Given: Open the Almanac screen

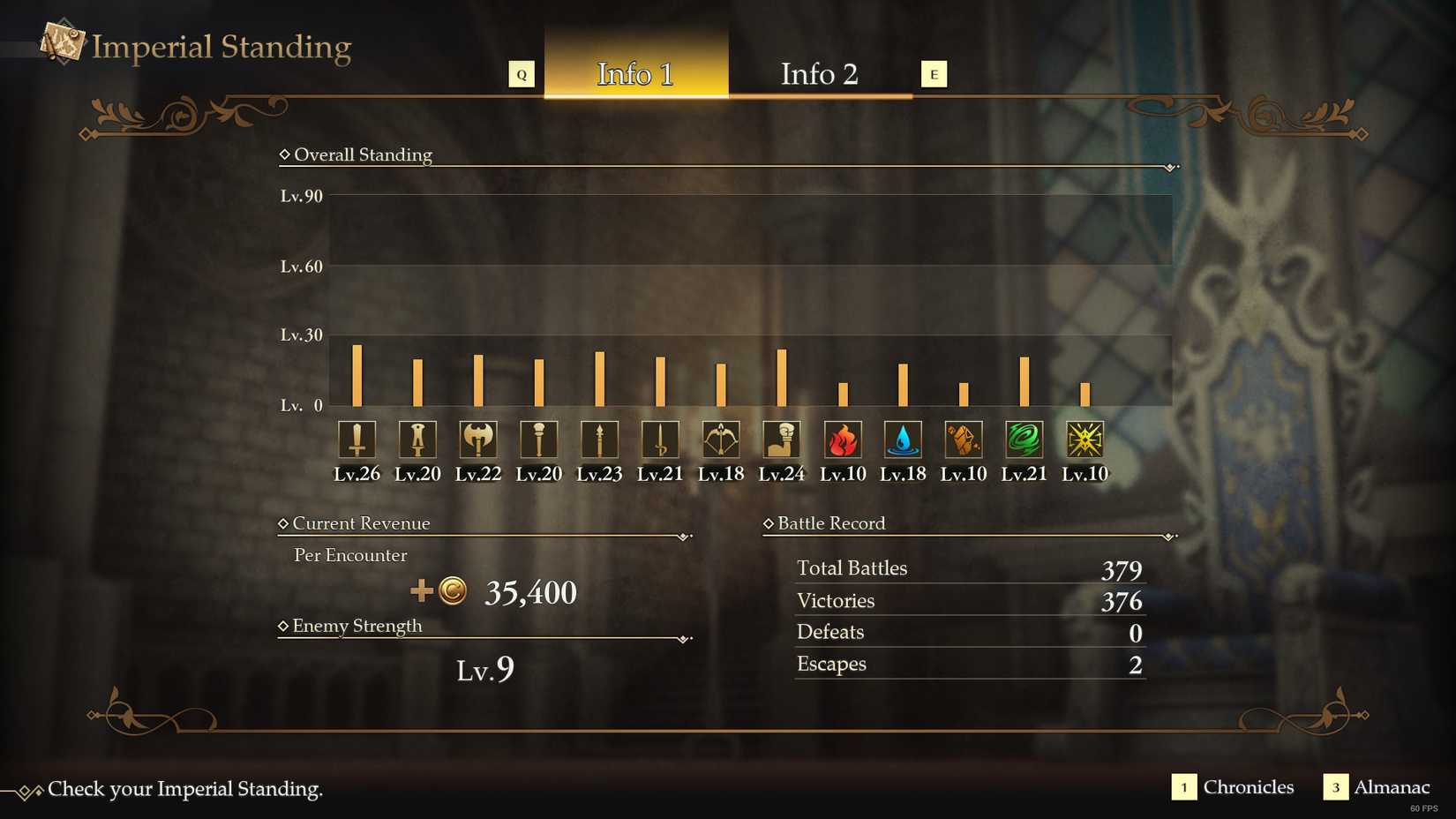Looking at the screenshot, I should [x=1392, y=787].
